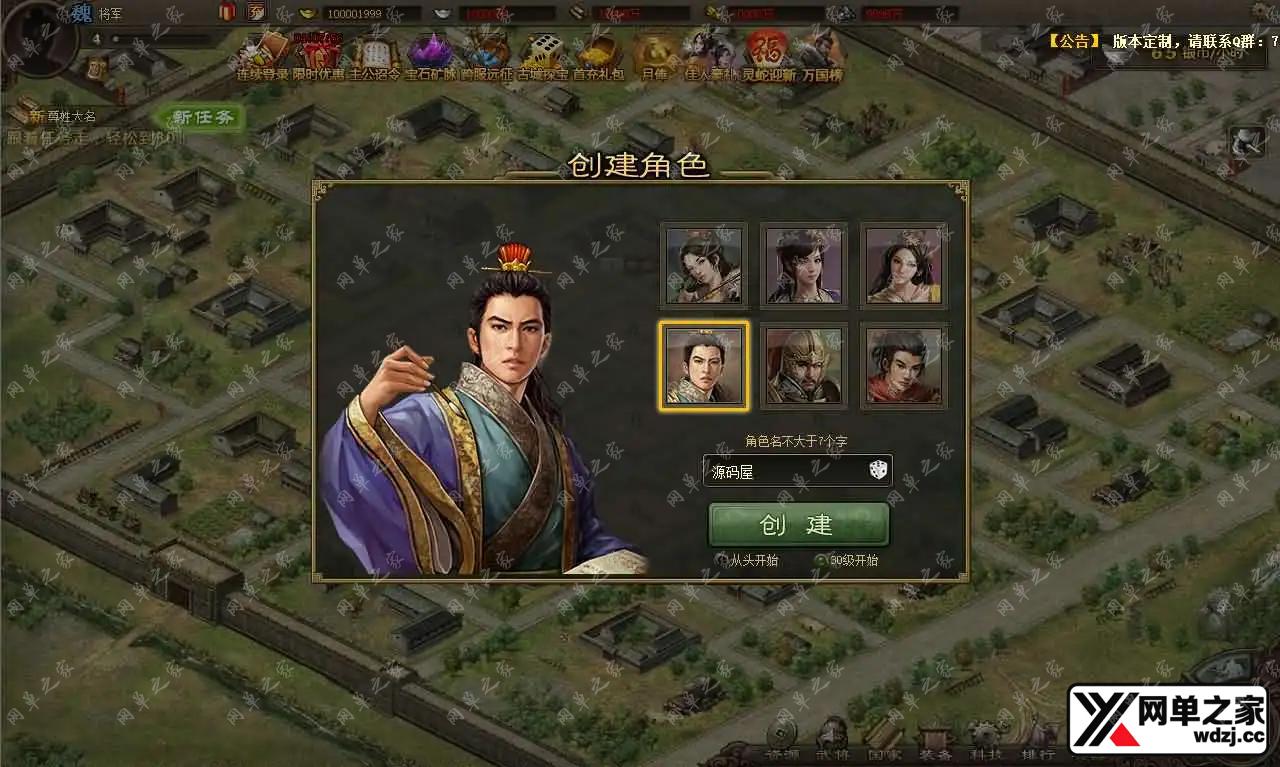The image size is (1280, 767).
Task: Choose the female portrait in gold dress
Action: pyautogui.click(x=903, y=265)
